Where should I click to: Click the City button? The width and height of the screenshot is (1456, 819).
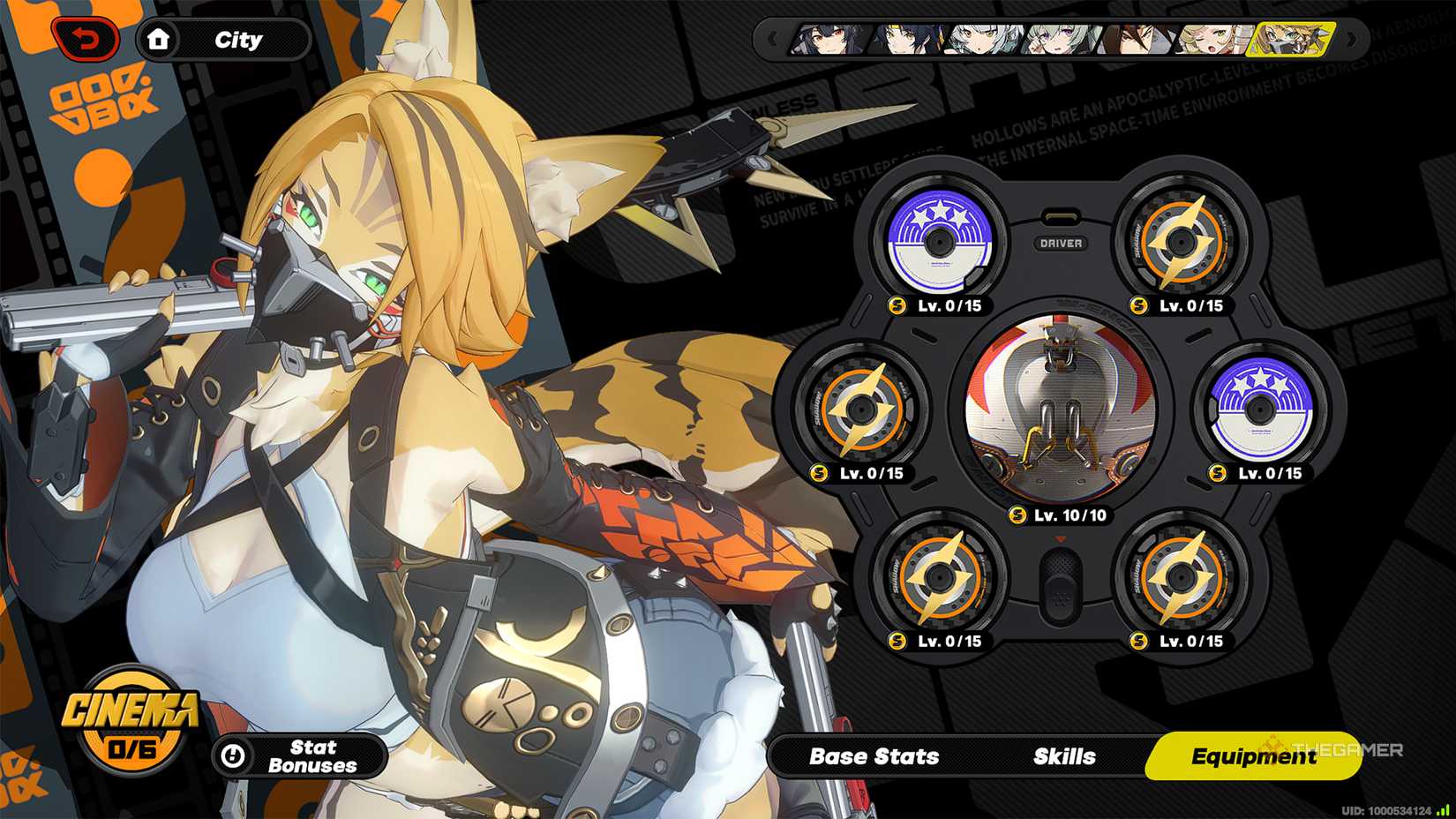pos(235,39)
